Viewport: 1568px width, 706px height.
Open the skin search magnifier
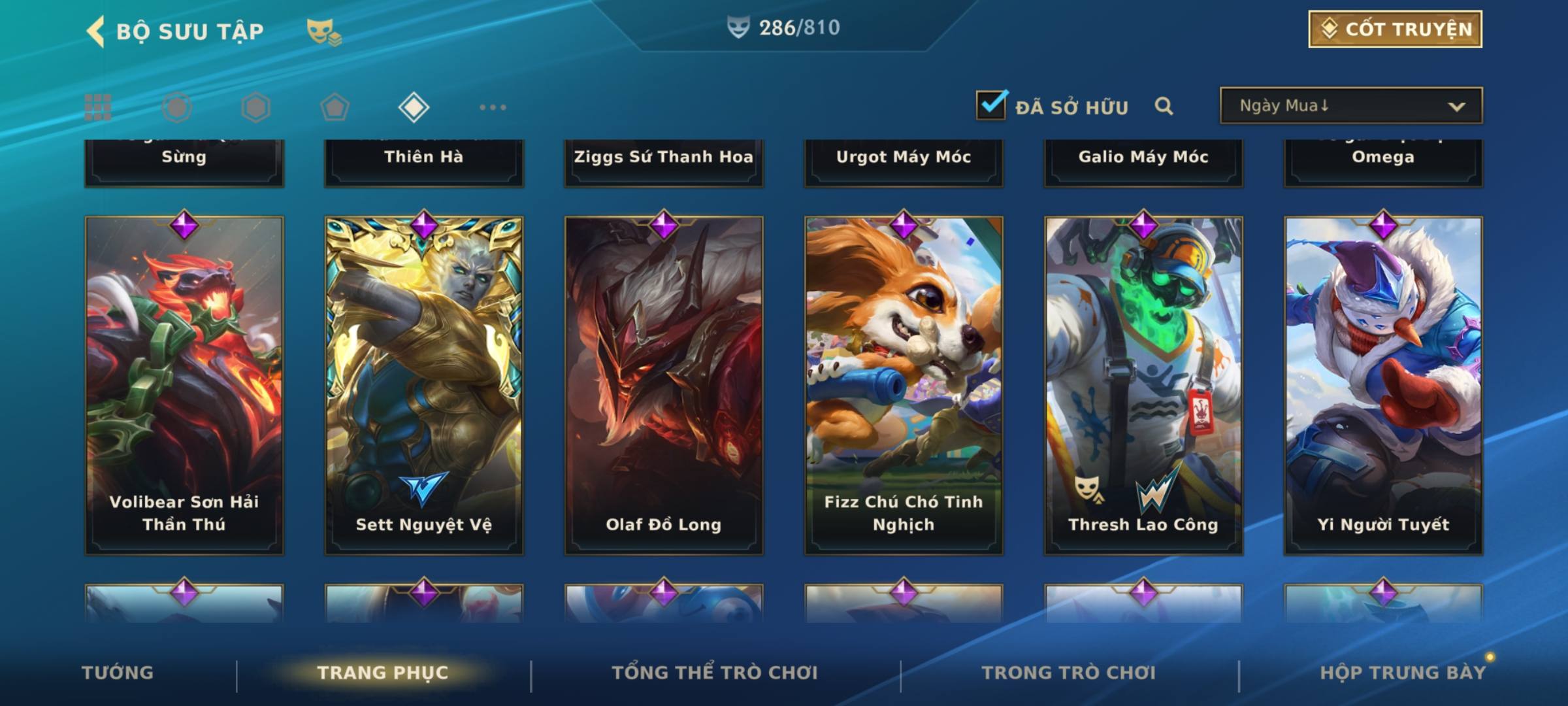click(1164, 106)
